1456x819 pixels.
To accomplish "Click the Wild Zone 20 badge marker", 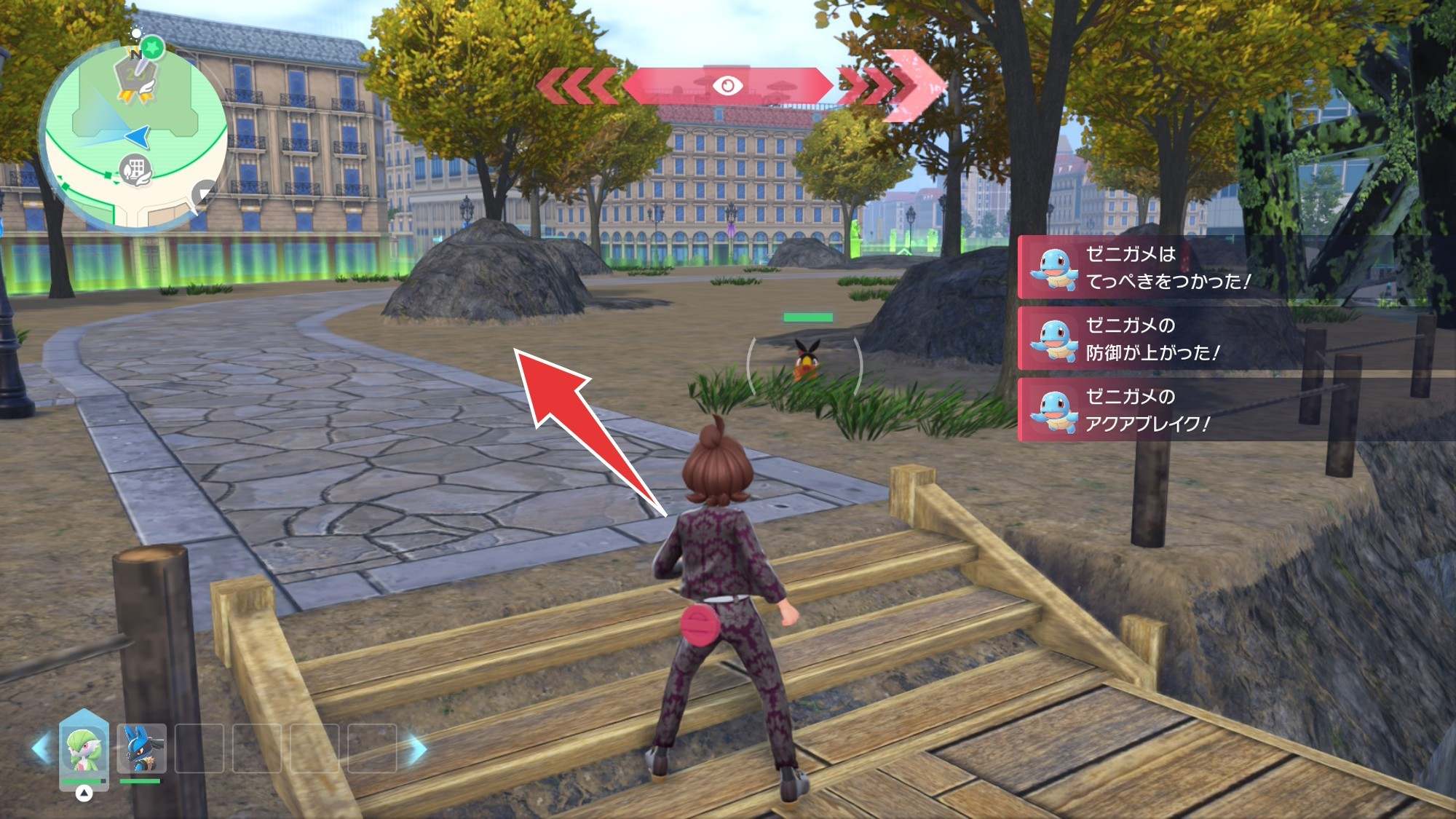I will tap(136, 78).
